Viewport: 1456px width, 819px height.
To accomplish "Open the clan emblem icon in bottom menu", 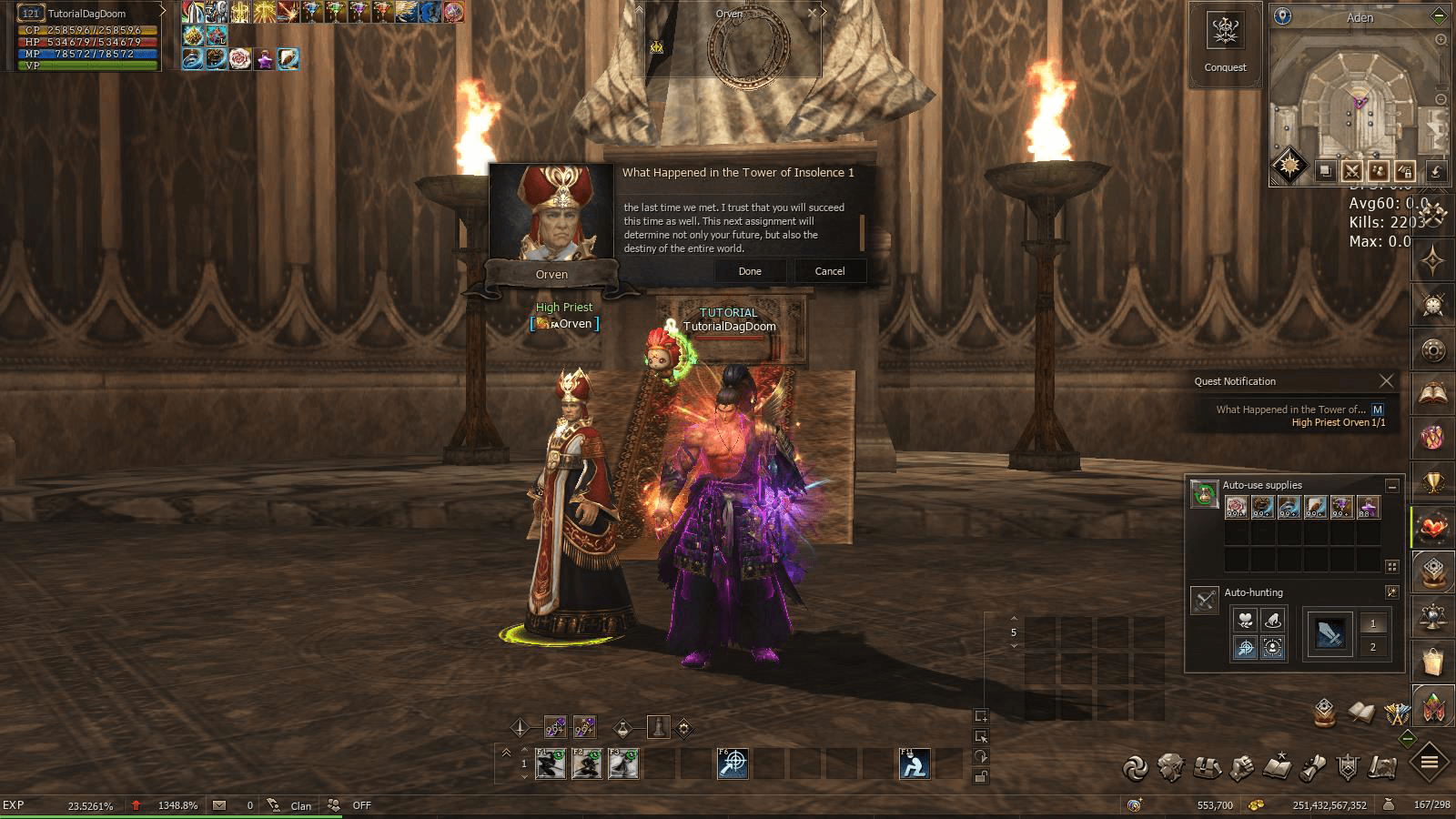I will coord(1348,768).
